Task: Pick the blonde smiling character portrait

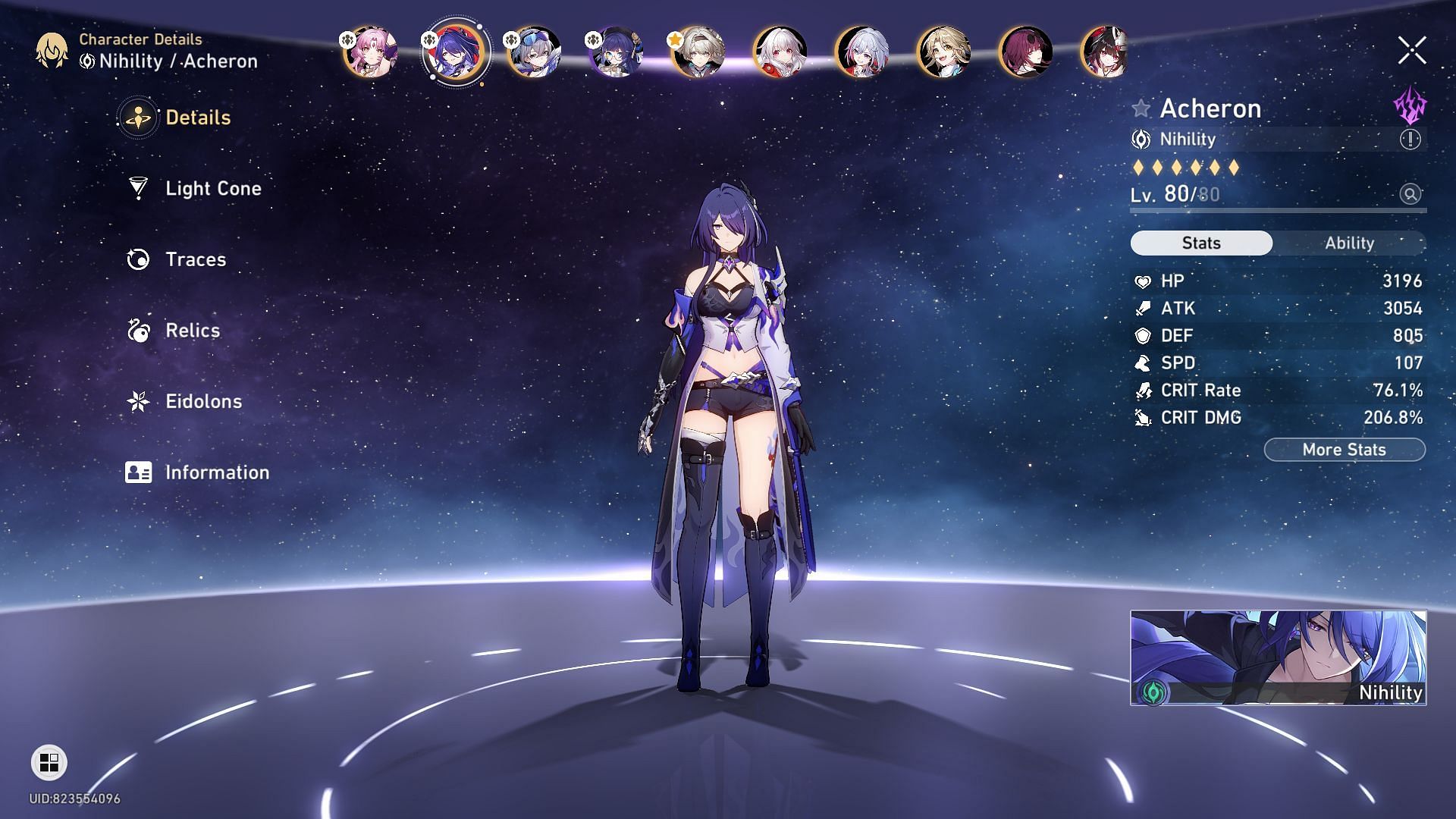Action: click(944, 52)
